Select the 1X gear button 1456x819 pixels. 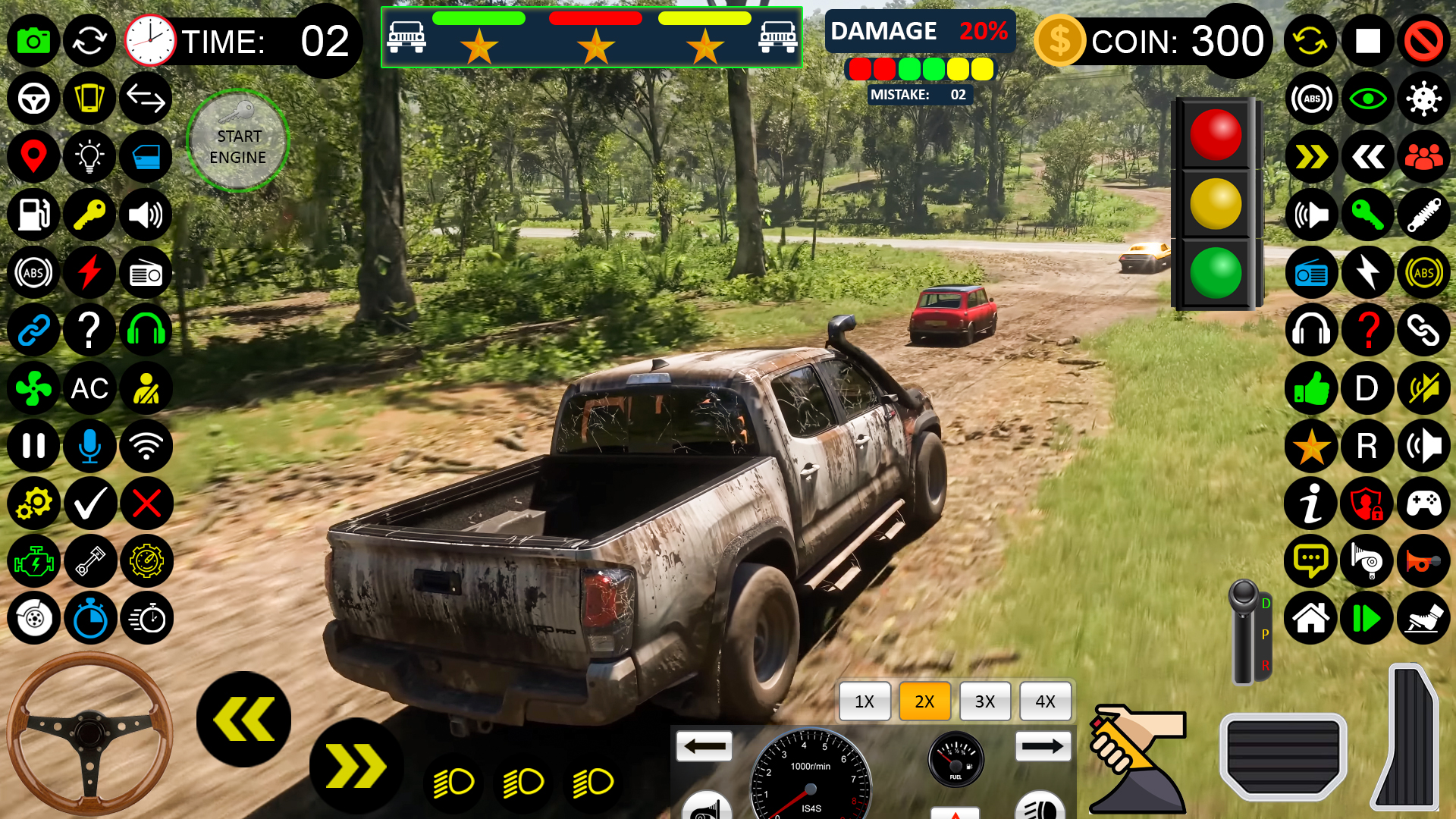coord(864,701)
